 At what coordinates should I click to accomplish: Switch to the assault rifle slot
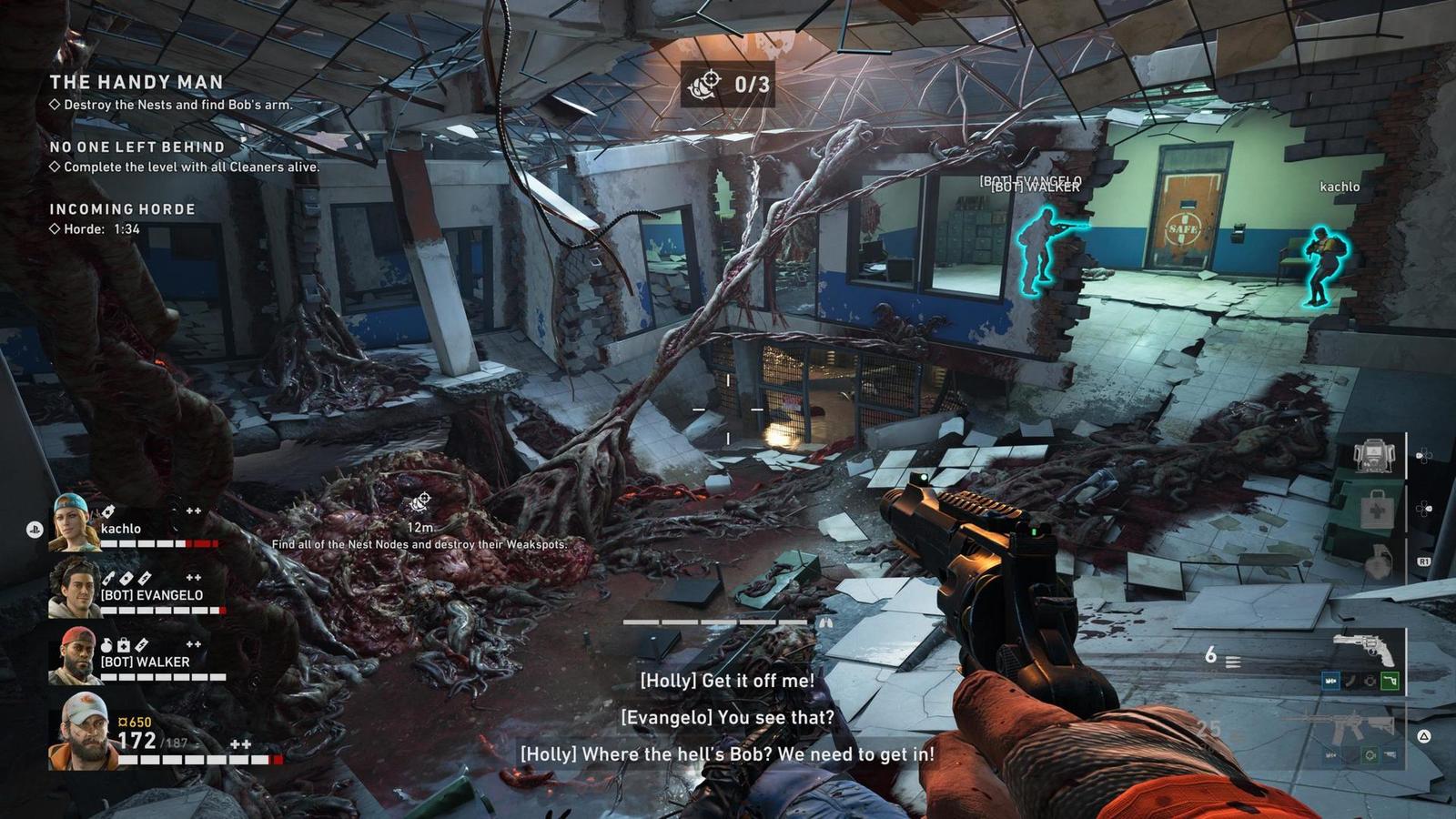coord(1338,725)
